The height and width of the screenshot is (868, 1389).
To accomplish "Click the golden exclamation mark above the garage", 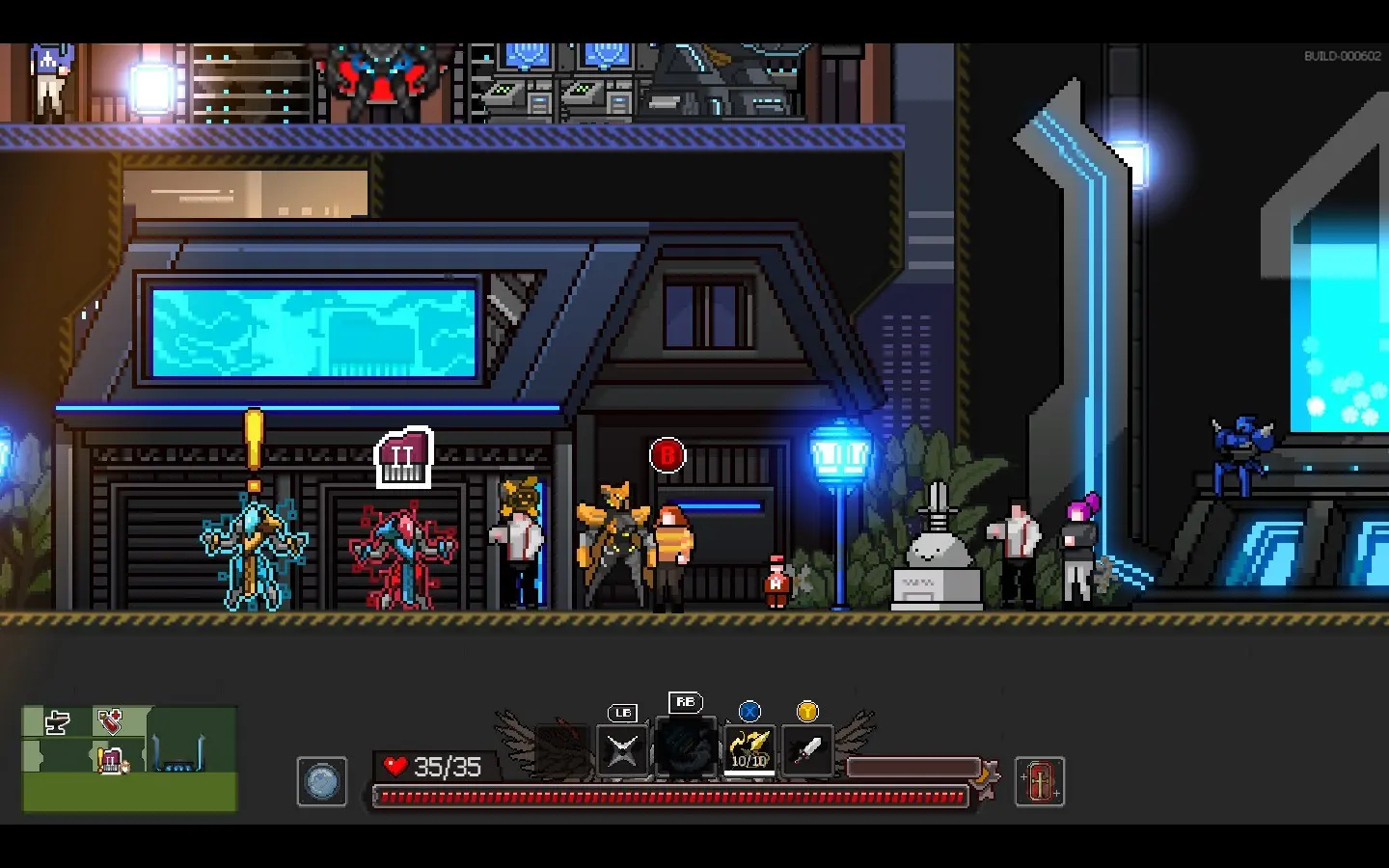I will click(253, 444).
